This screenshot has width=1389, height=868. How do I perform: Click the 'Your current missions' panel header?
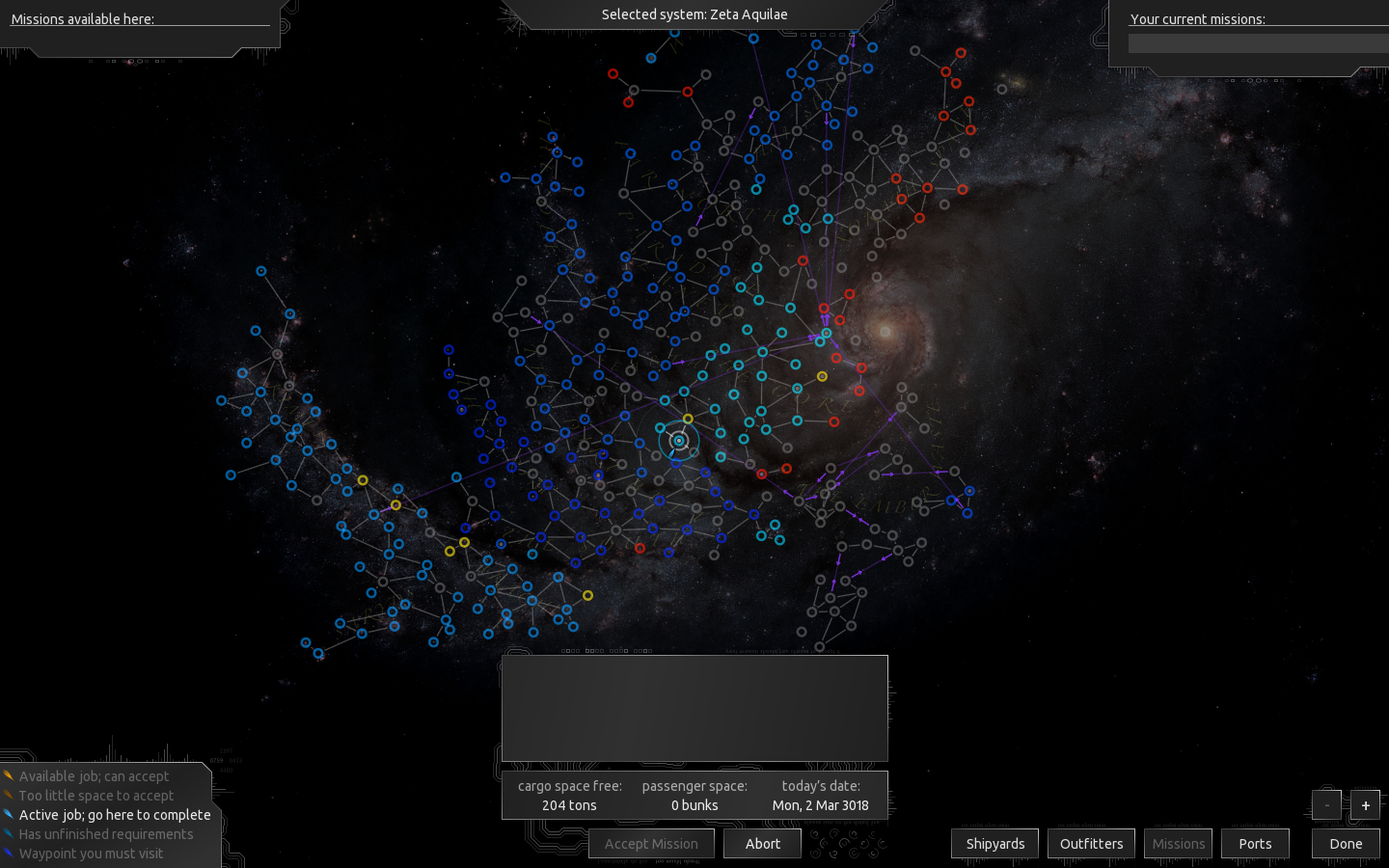pos(1198,19)
